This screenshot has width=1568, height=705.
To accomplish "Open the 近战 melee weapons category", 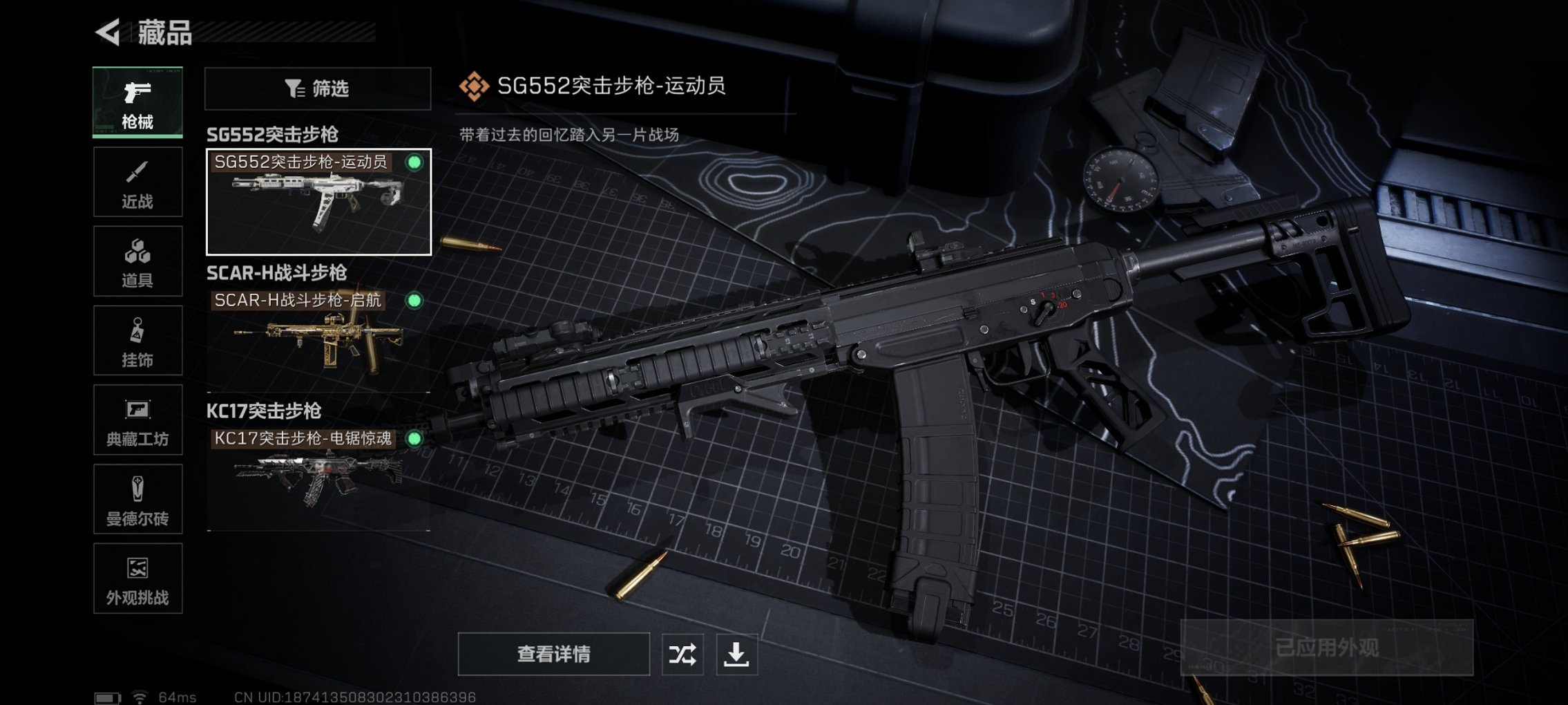I will point(137,181).
